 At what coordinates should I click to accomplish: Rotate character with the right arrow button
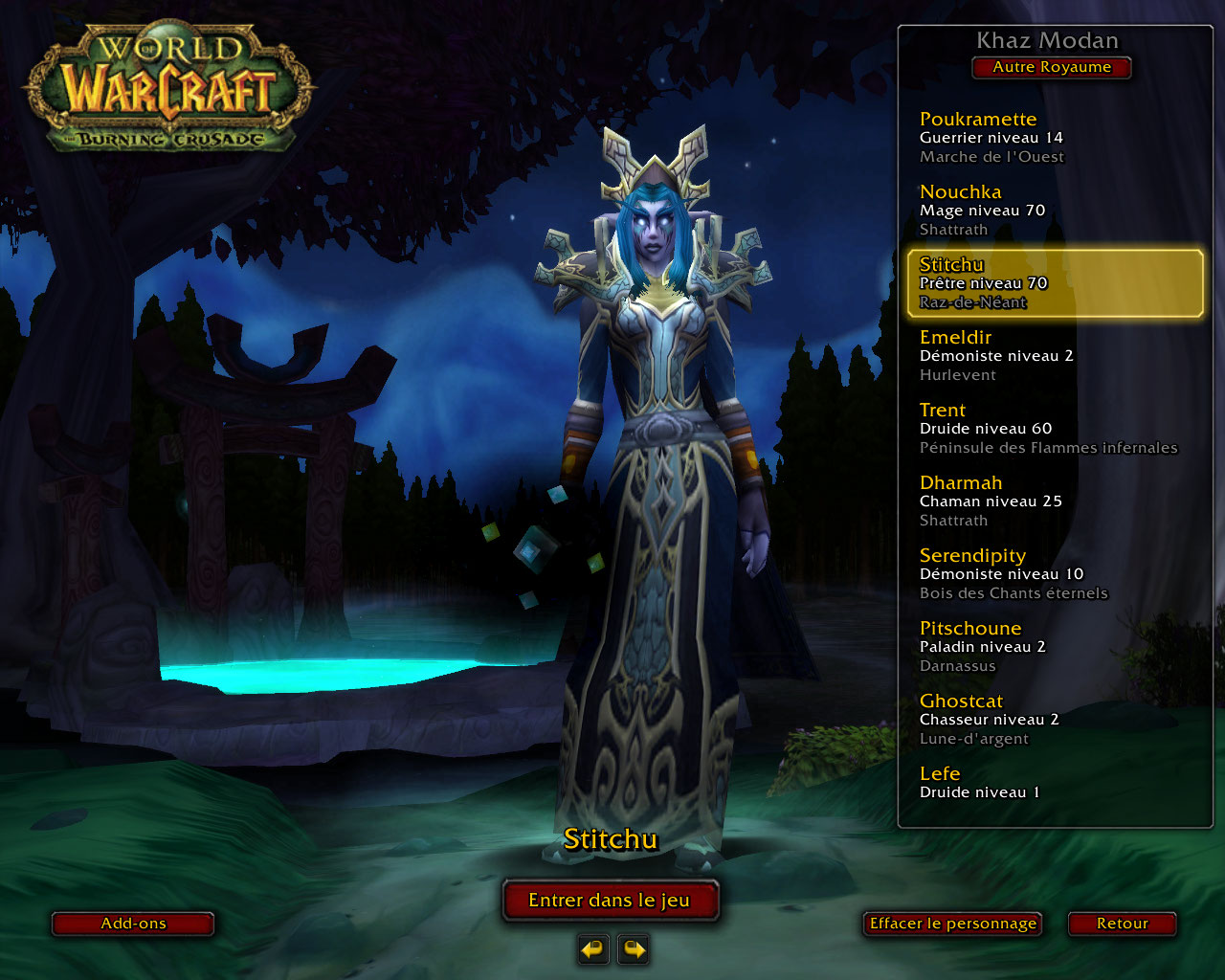(634, 949)
